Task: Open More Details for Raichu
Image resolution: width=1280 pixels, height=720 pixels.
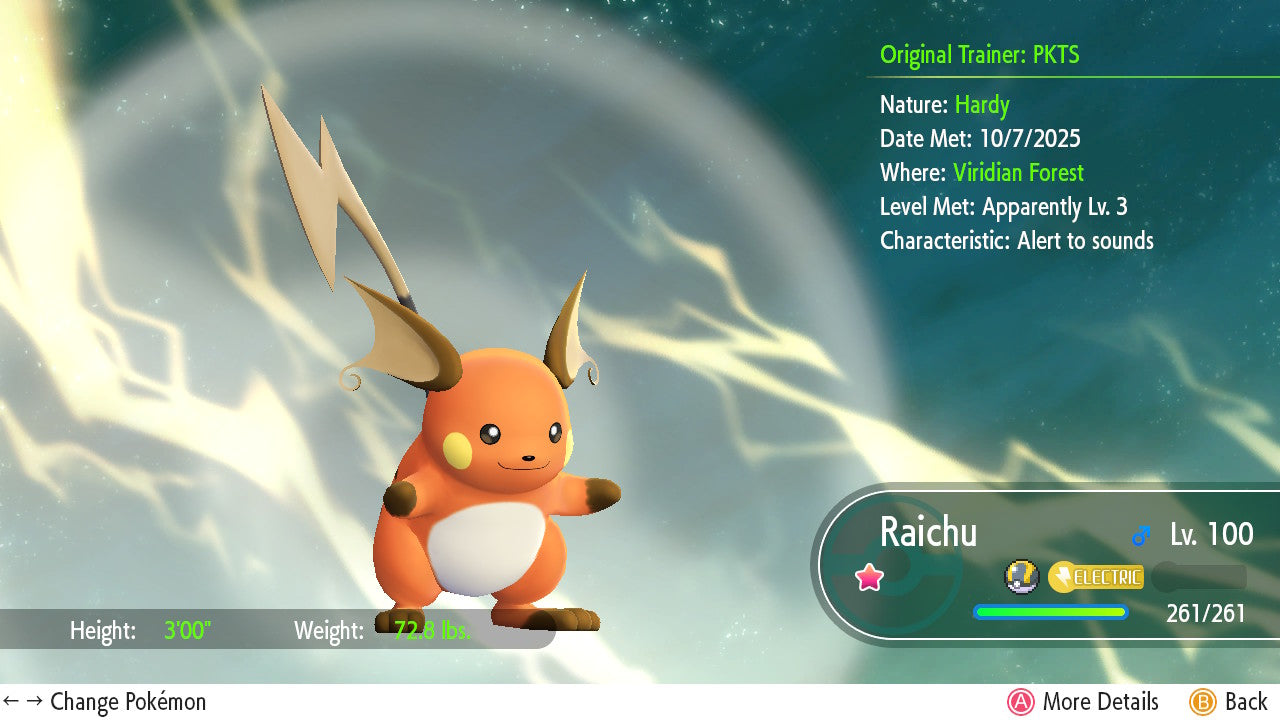Action: (x=1083, y=702)
